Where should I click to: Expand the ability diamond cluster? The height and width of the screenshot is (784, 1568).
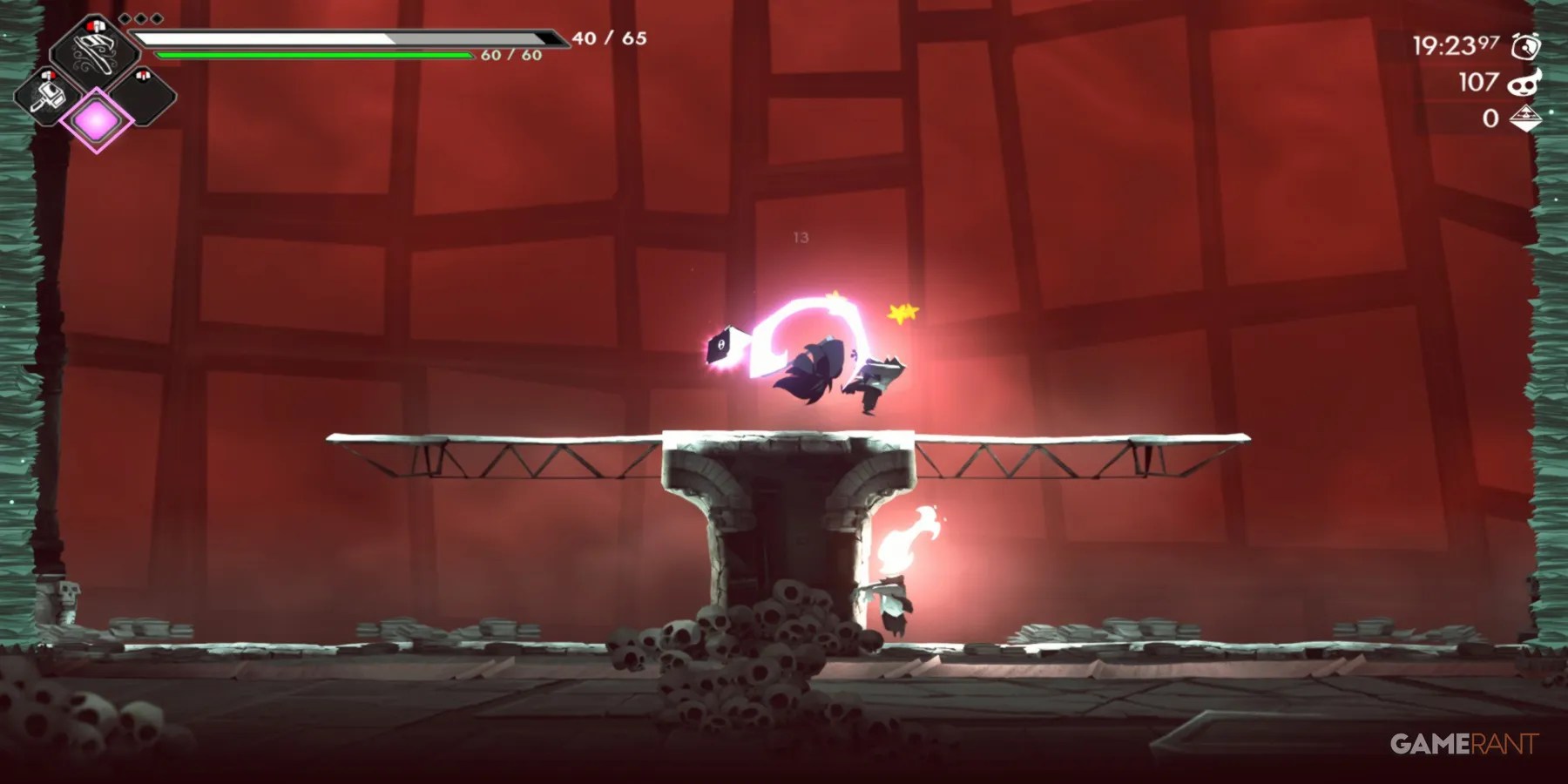tap(95, 87)
